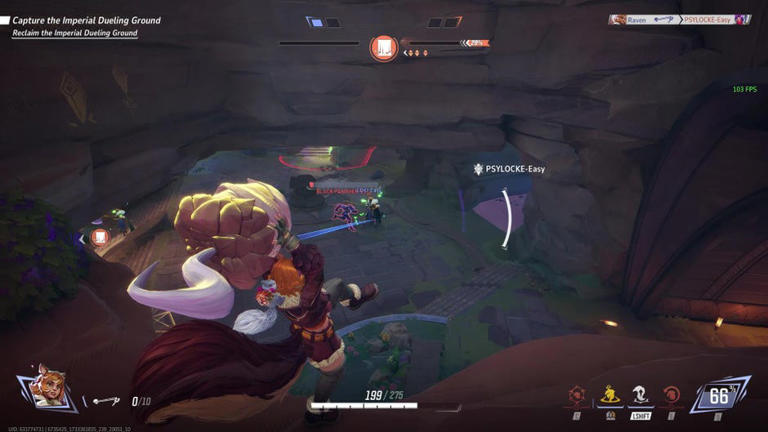Select the slingshot weapon icon

pyautogui.click(x=105, y=401)
